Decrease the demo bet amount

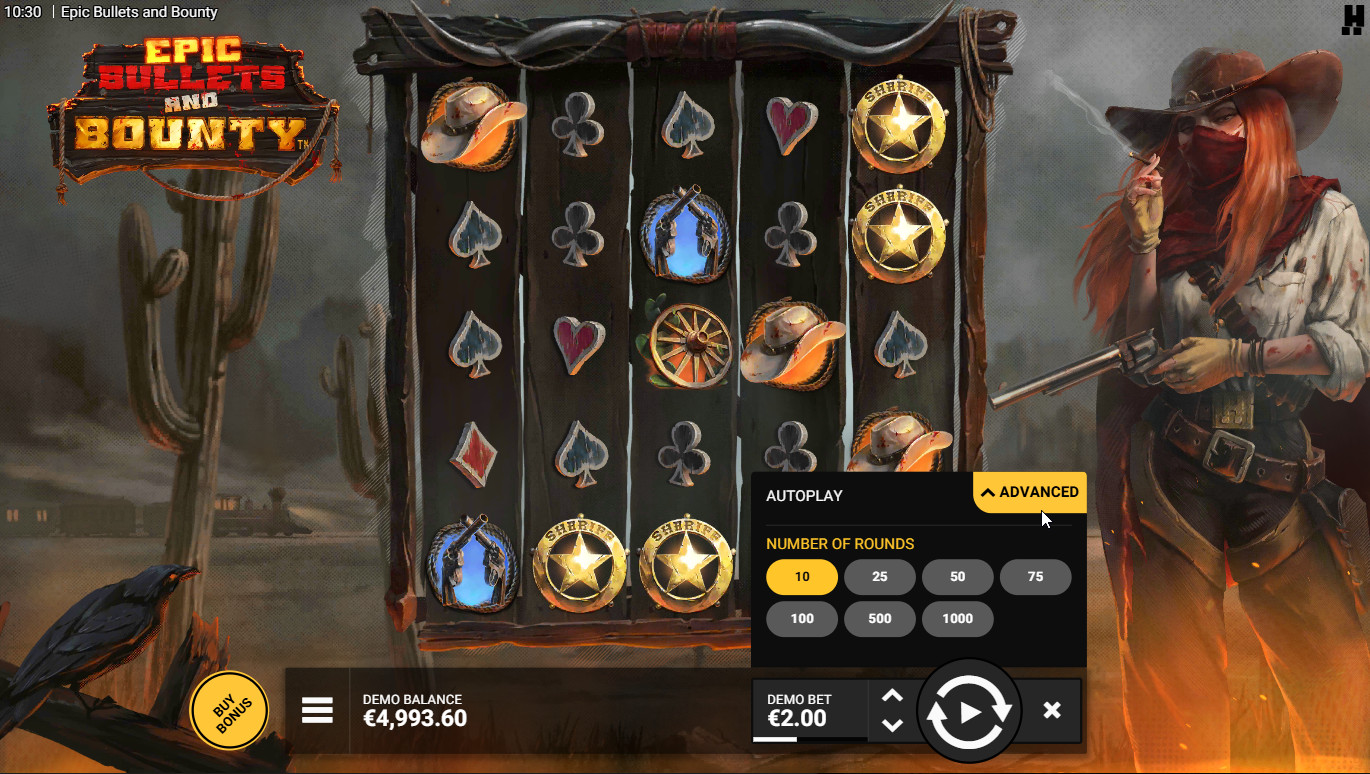(x=892, y=726)
